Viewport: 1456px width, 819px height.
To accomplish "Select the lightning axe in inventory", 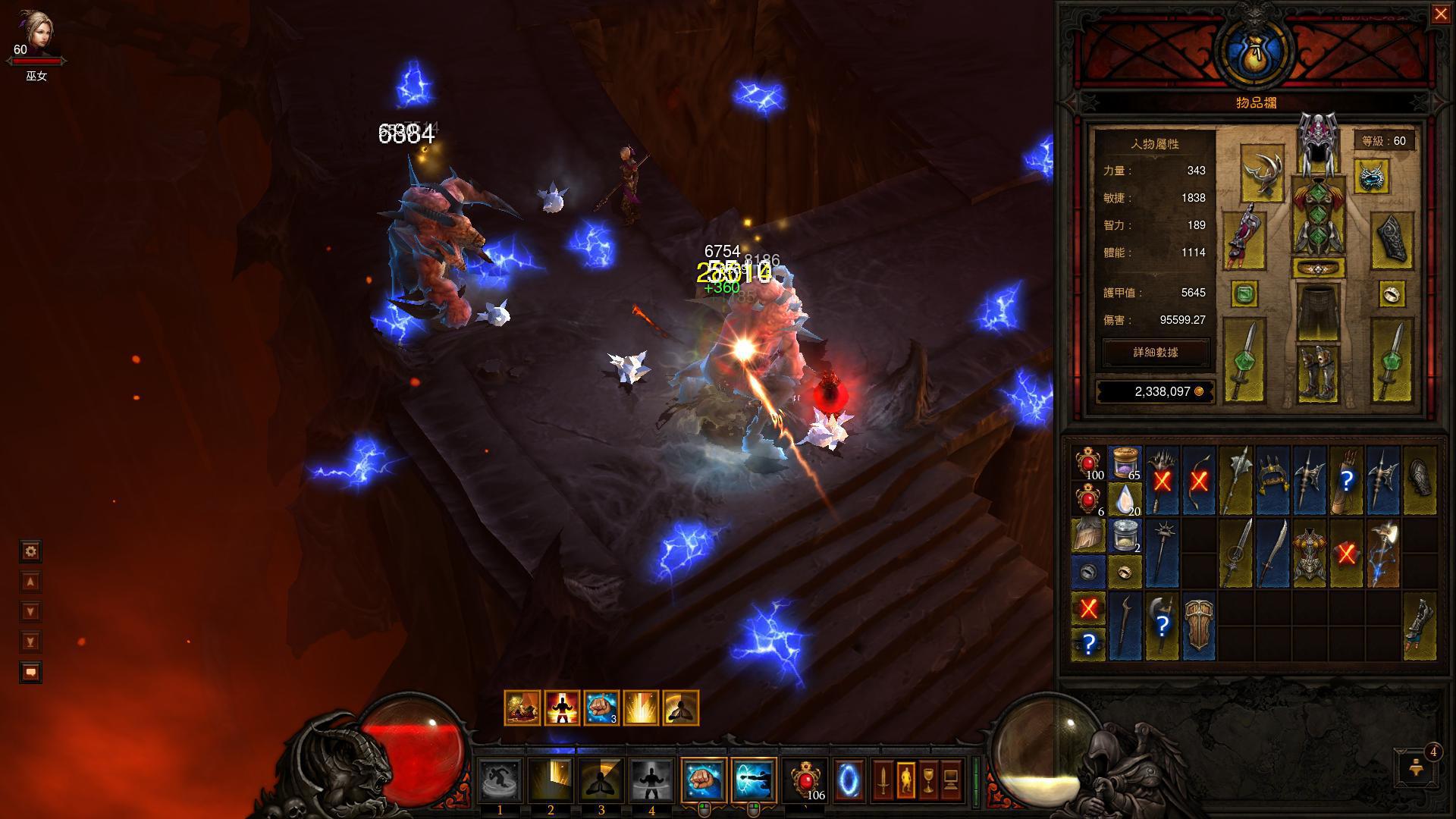I will coord(1384,554).
